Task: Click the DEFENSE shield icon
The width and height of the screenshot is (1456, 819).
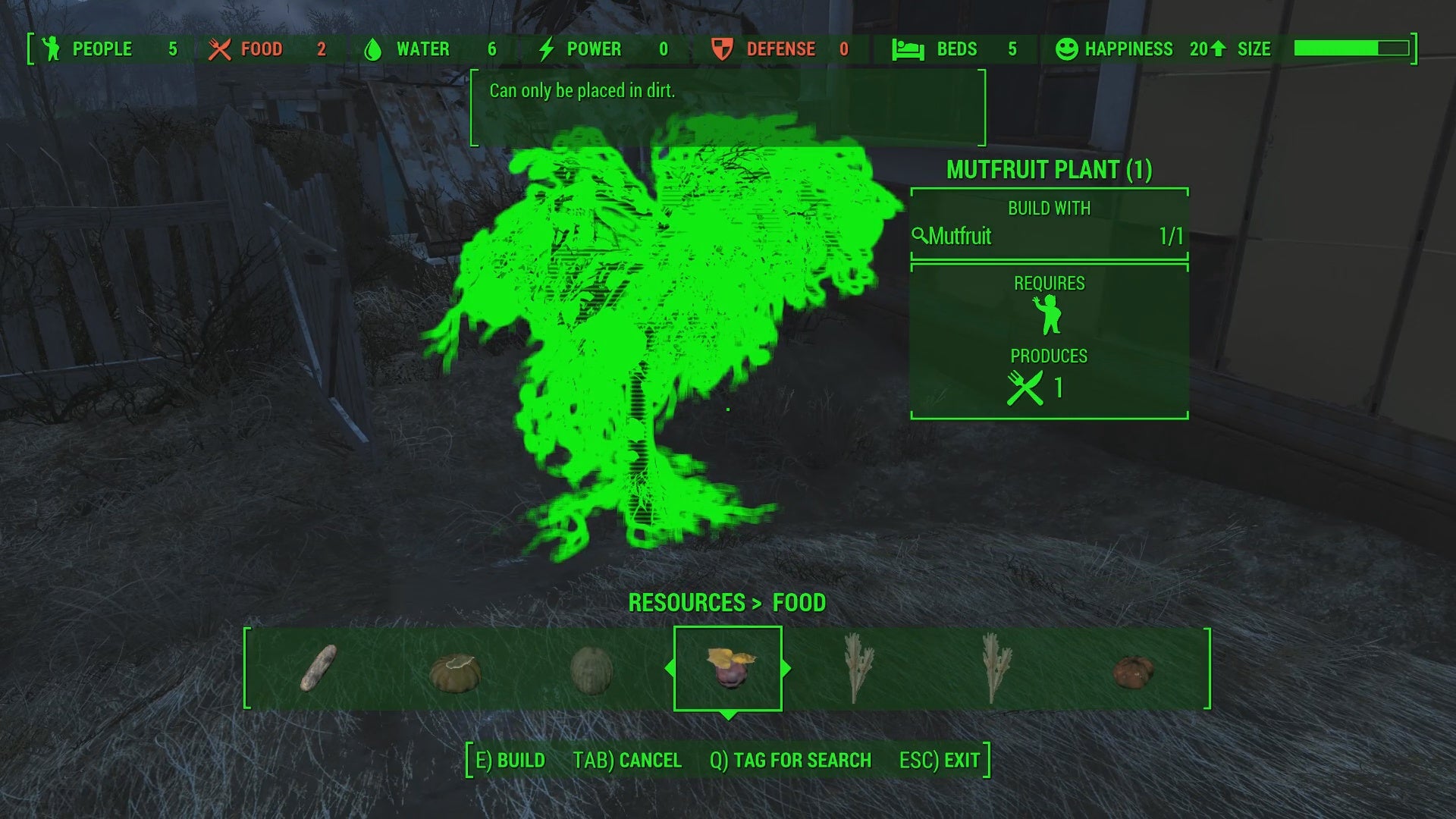Action: [721, 49]
